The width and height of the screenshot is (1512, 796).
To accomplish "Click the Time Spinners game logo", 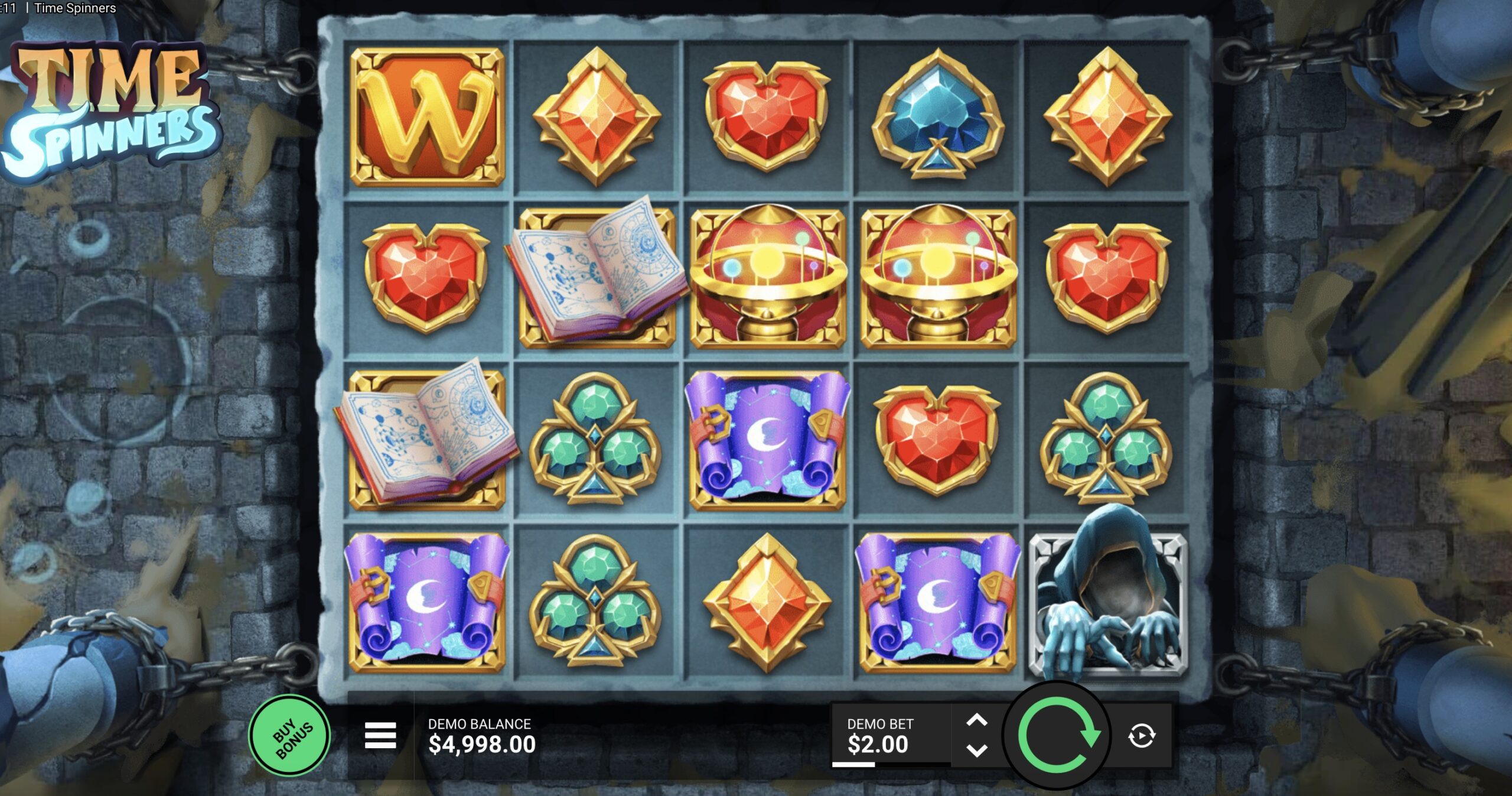I will pyautogui.click(x=109, y=100).
